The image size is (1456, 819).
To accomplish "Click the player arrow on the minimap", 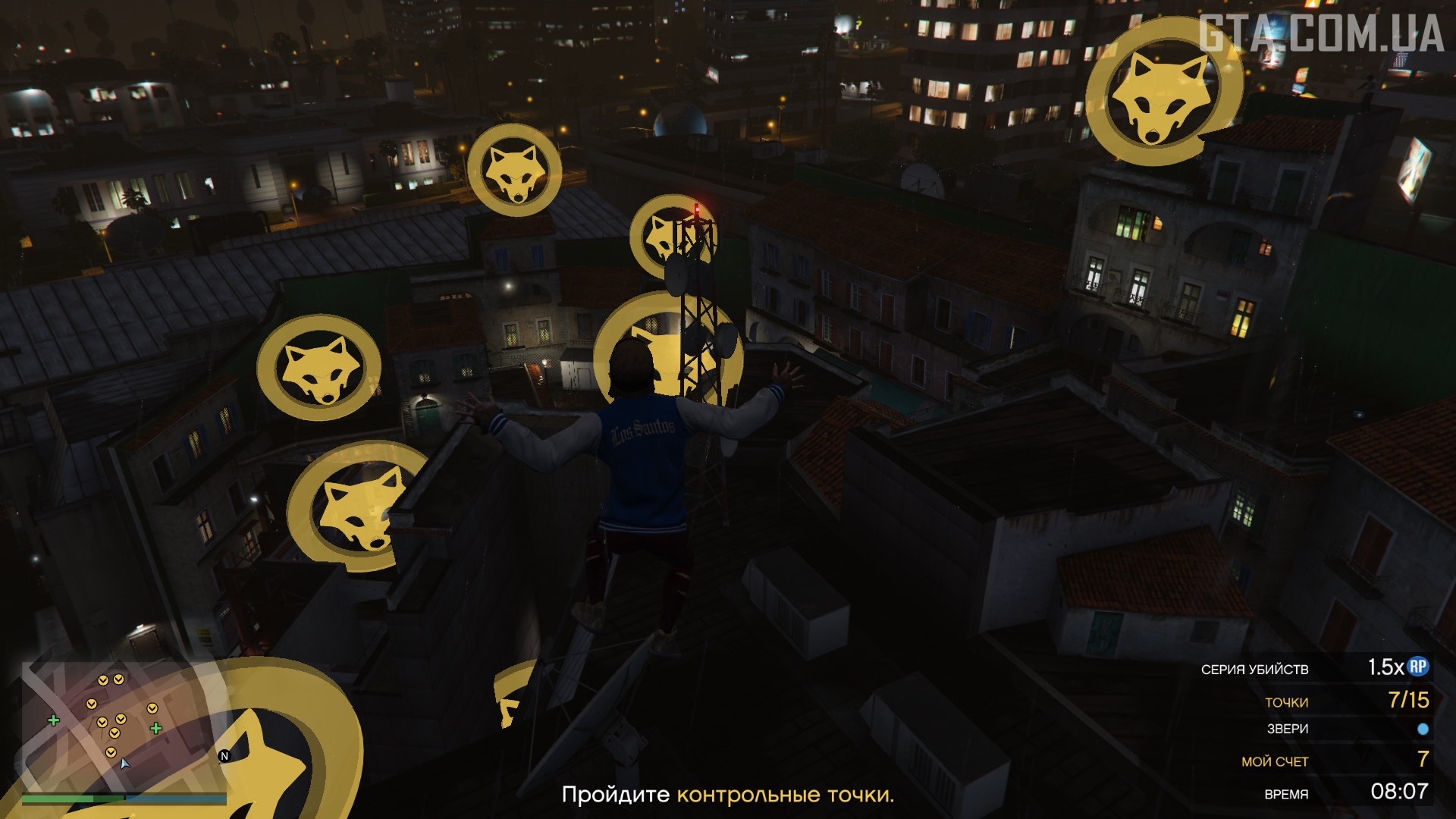I will [125, 763].
